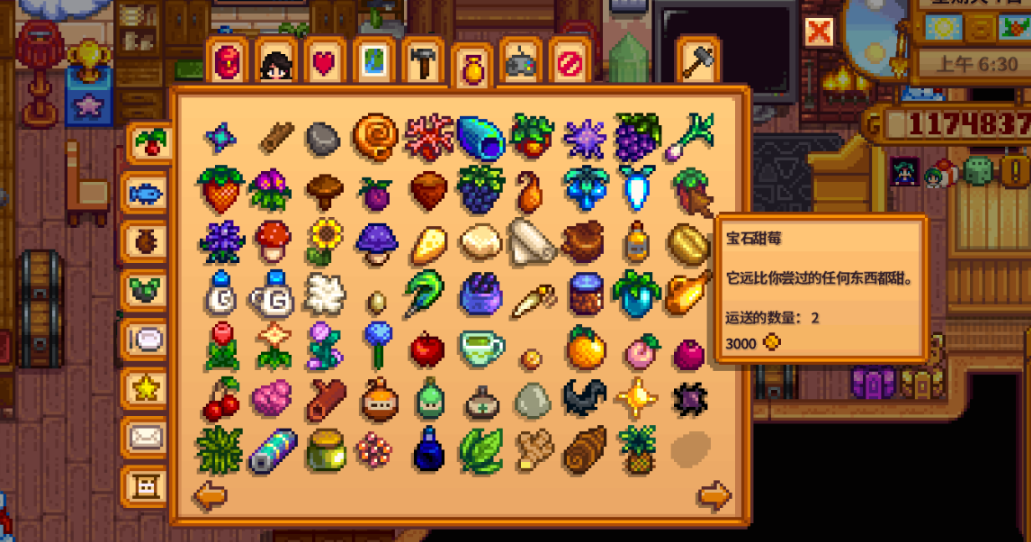Viewport: 1031px width, 542px height.
Task: Pick the pineapple collection entry
Action: (636, 448)
